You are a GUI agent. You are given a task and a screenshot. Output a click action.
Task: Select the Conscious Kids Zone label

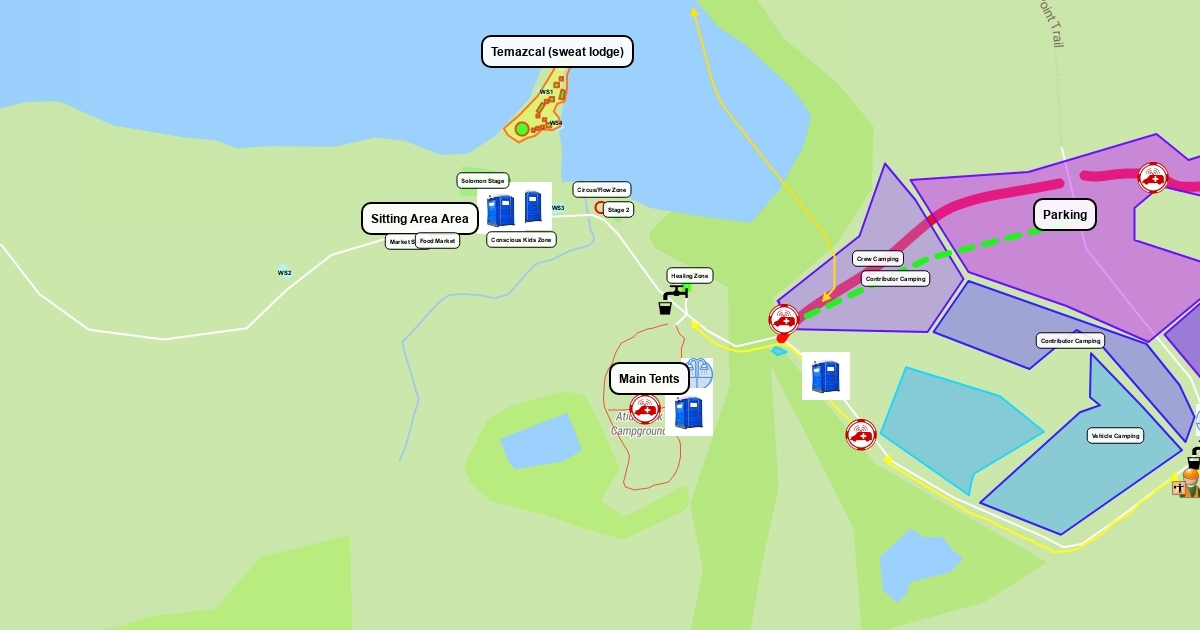[x=521, y=240]
